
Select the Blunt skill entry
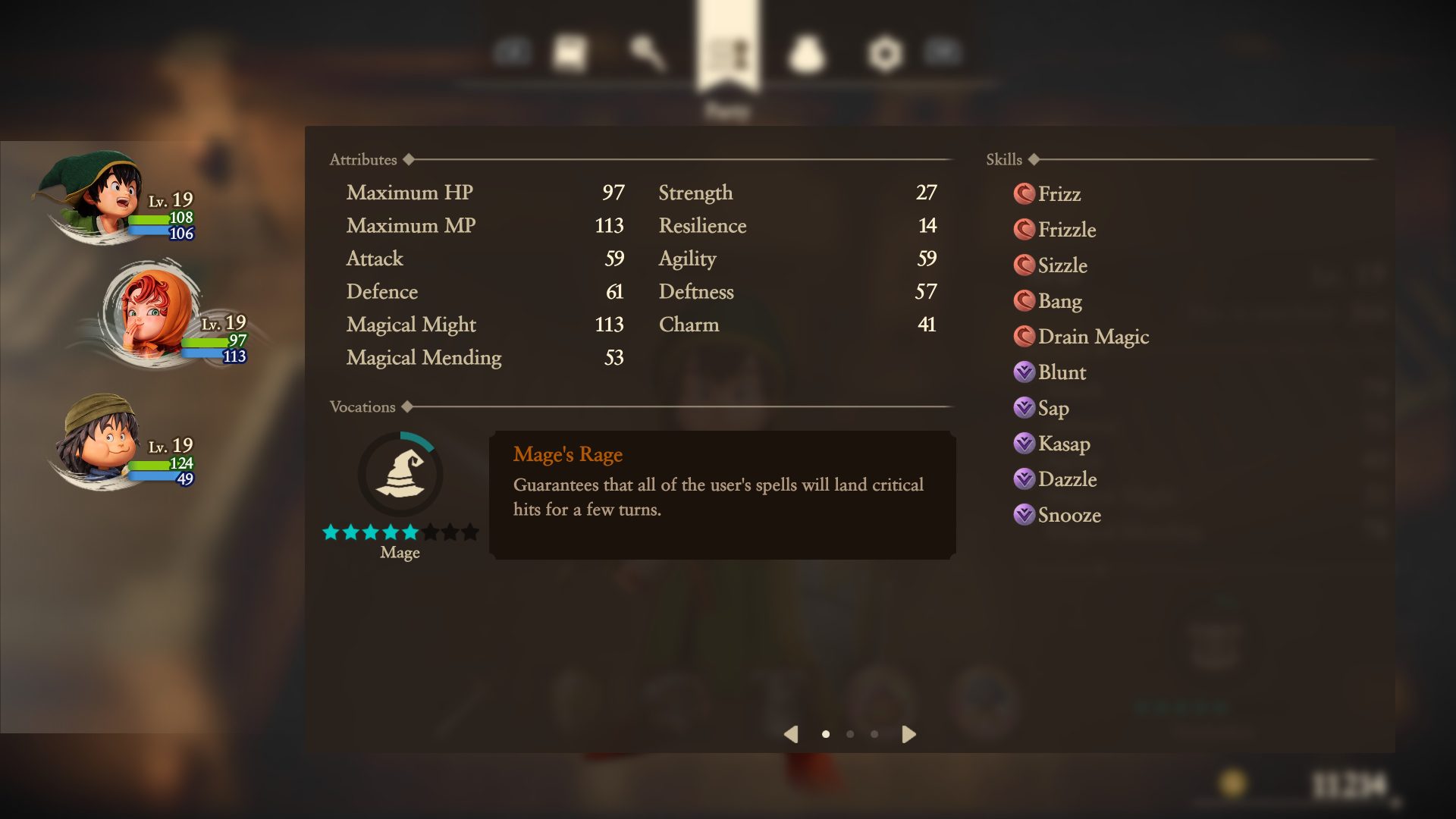(x=1061, y=372)
